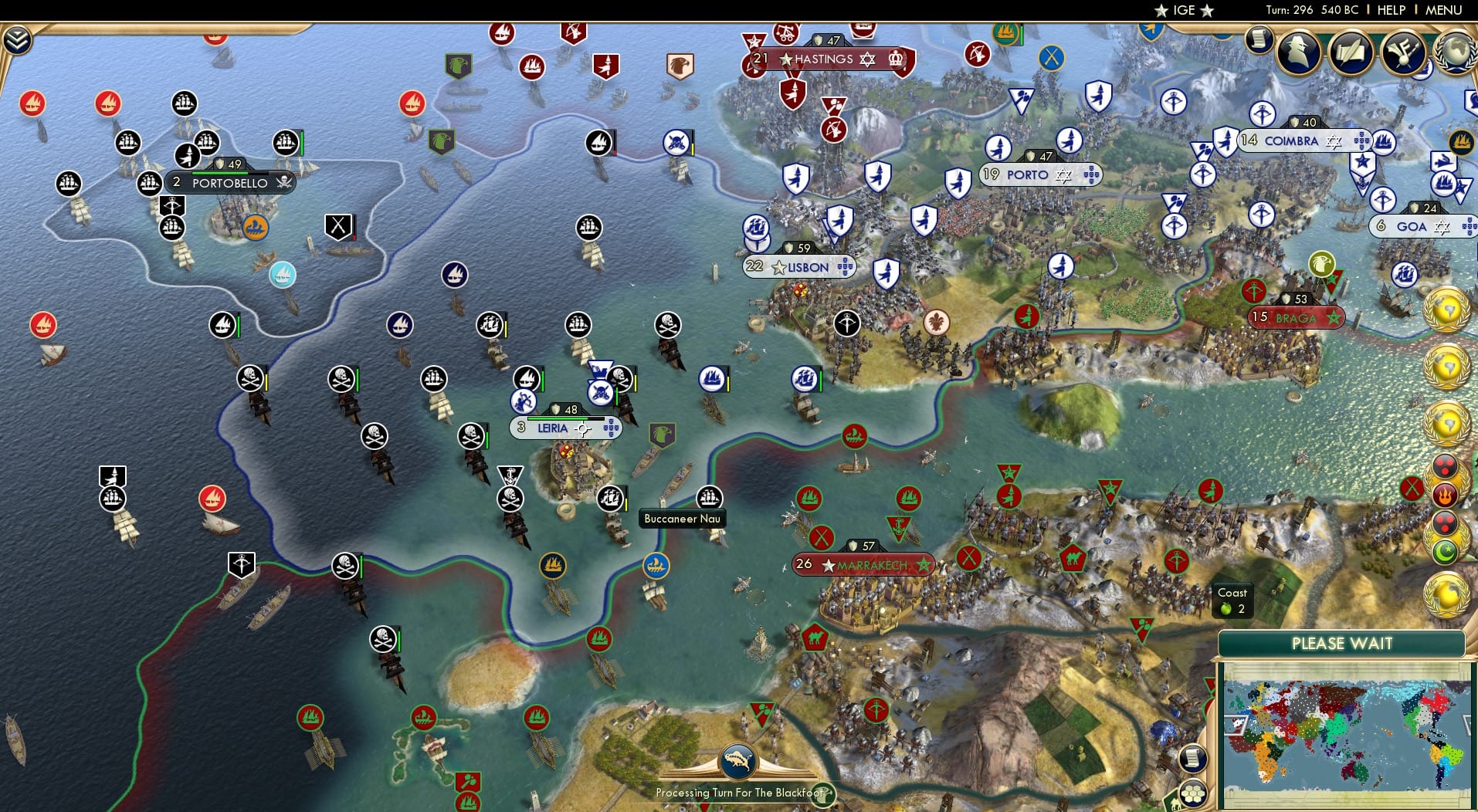
Task: Select the Marrakech city banner
Action: tap(864, 564)
